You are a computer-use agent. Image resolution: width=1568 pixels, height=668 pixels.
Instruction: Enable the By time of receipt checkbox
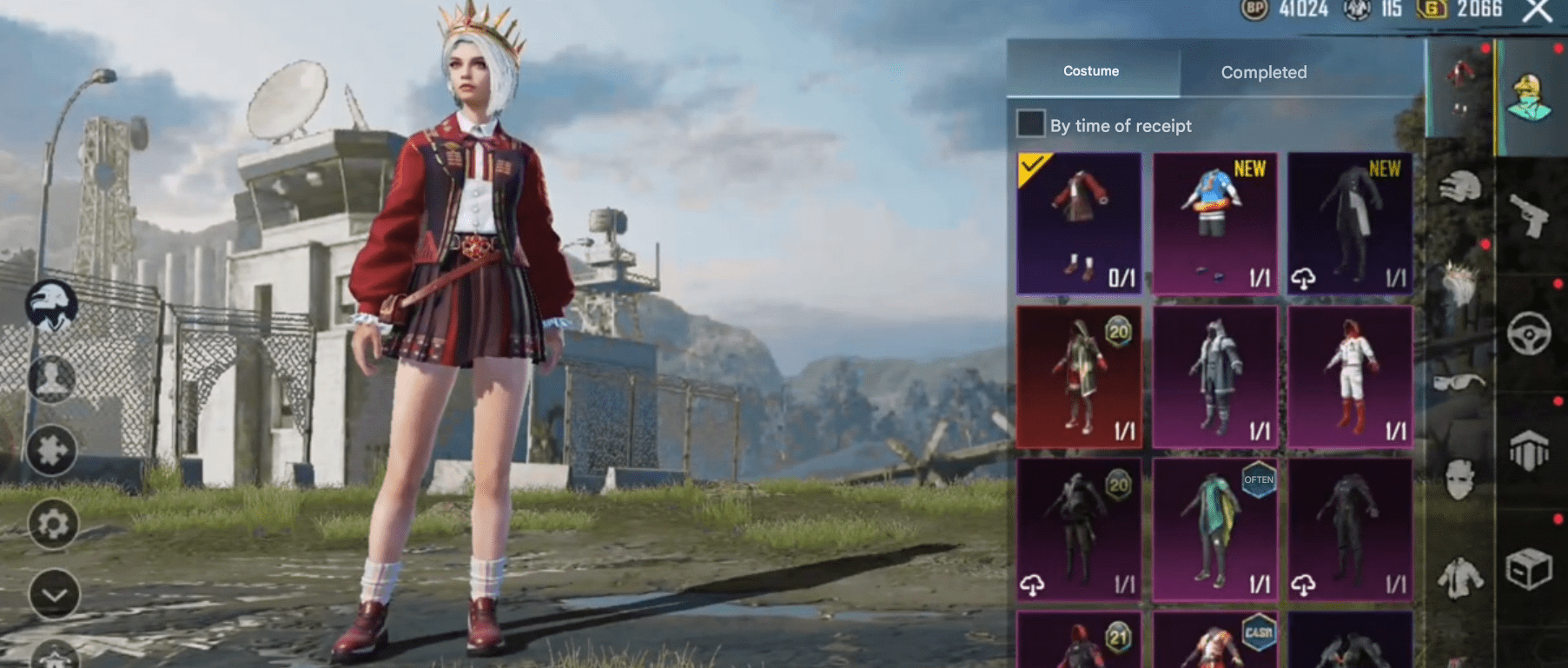tap(1030, 125)
